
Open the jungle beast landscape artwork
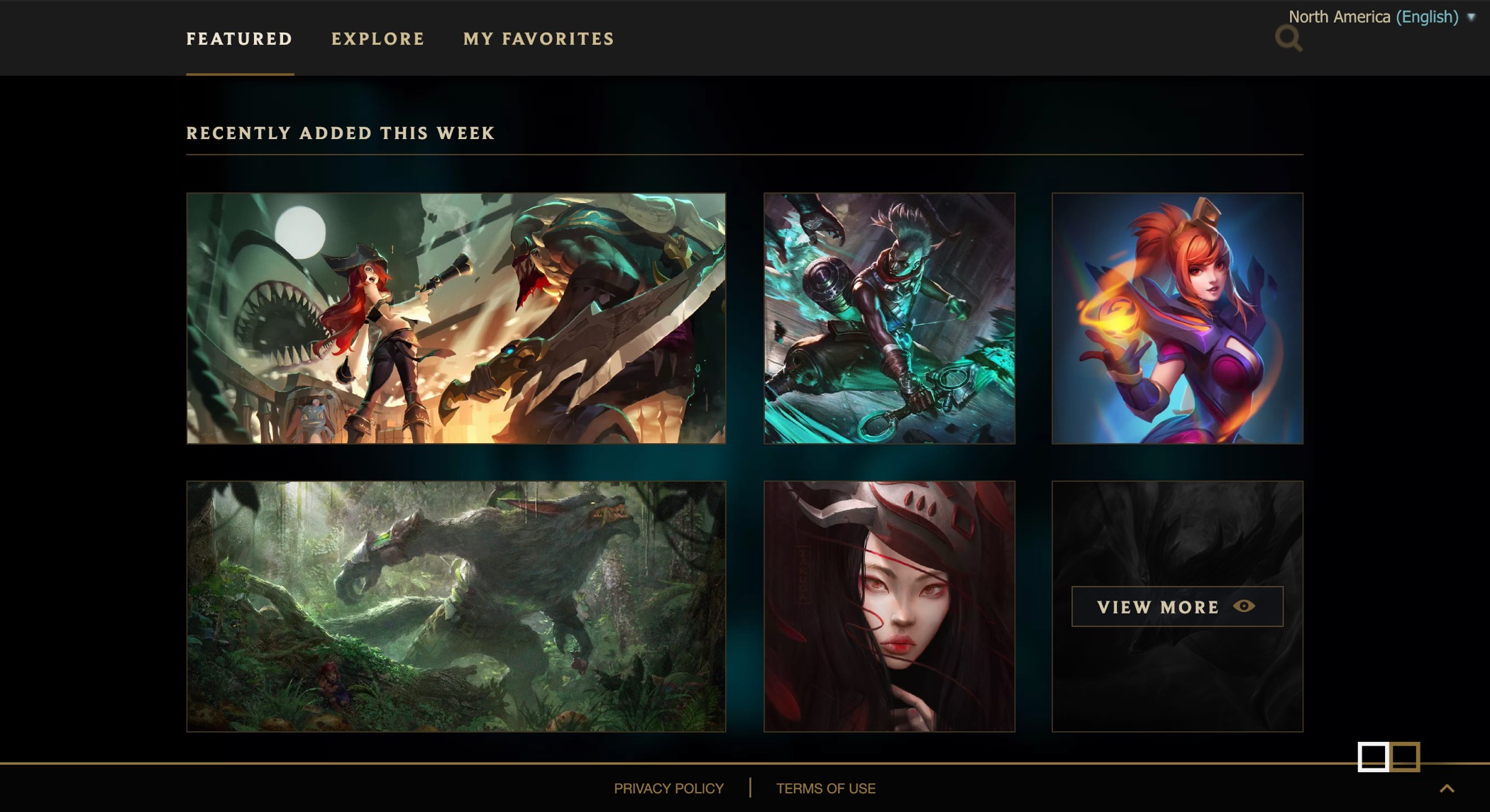pyautogui.click(x=456, y=606)
